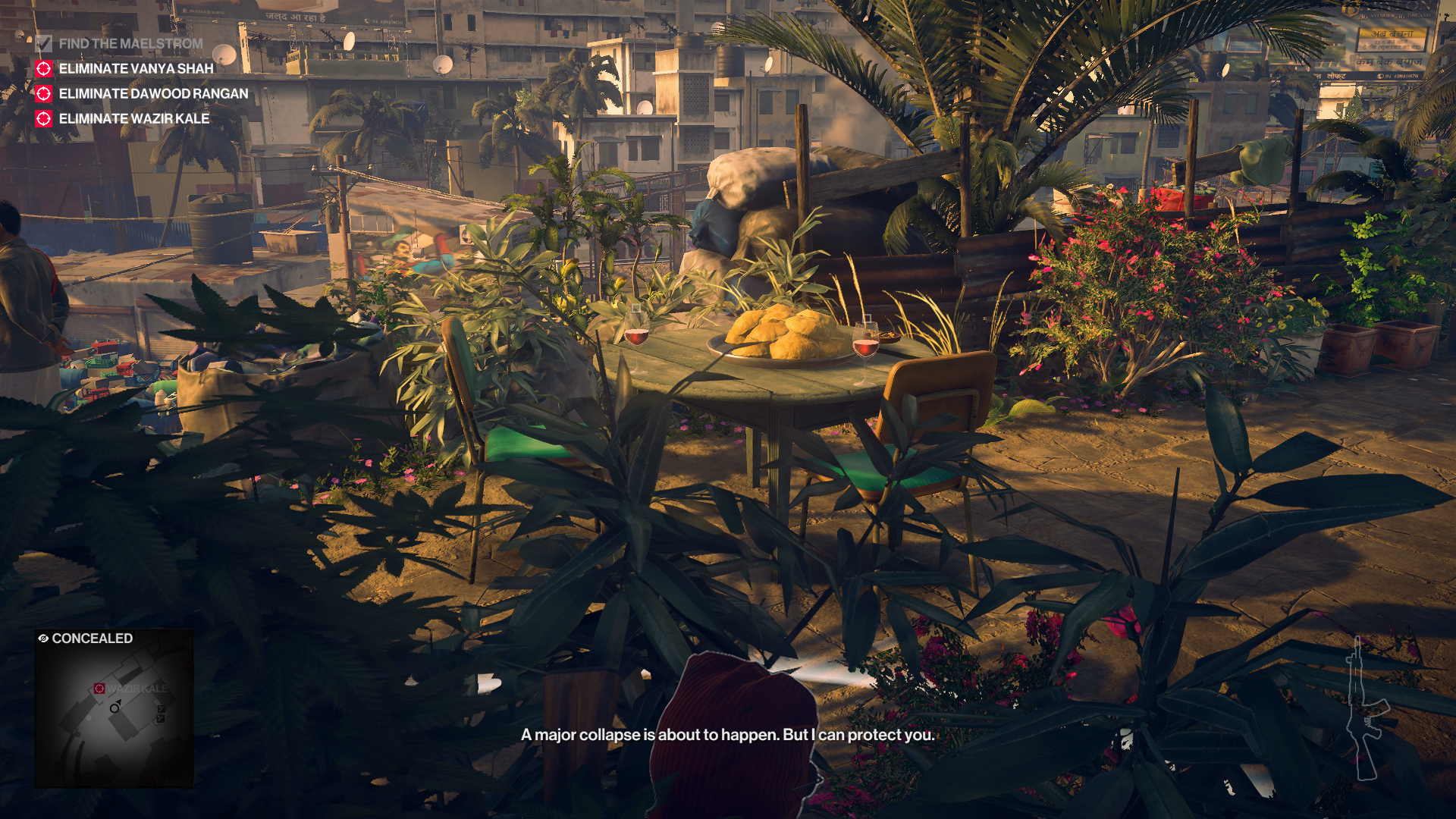Check the Eliminate Vanya Shah objective entry
Screen dimensions: 1456x819
tap(136, 68)
